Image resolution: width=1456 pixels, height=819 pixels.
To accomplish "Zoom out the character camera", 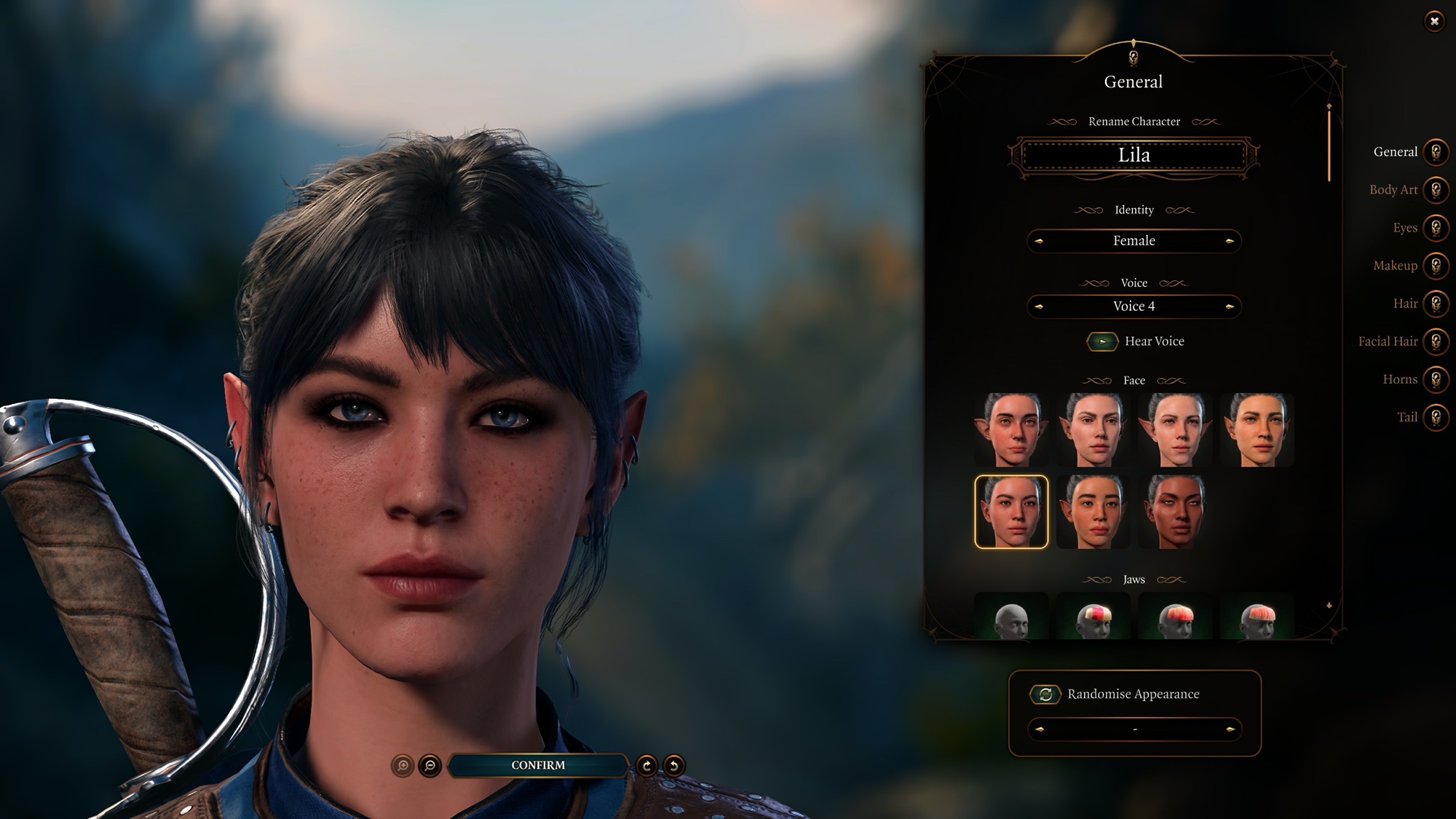I will (x=430, y=766).
